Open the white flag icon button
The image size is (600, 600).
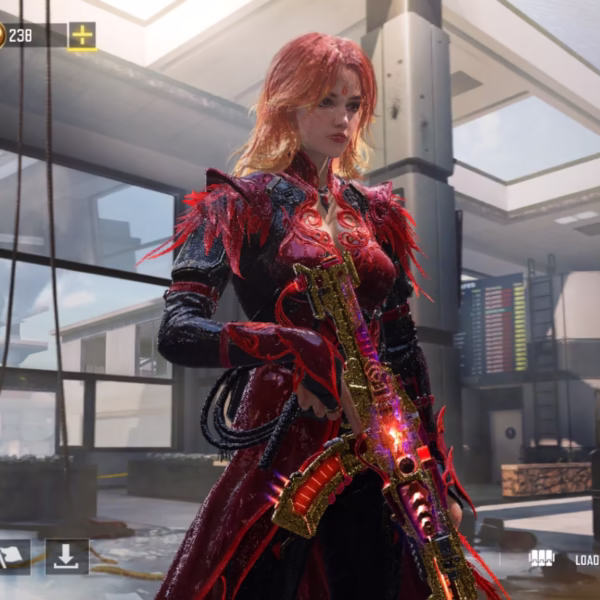coord(10,557)
